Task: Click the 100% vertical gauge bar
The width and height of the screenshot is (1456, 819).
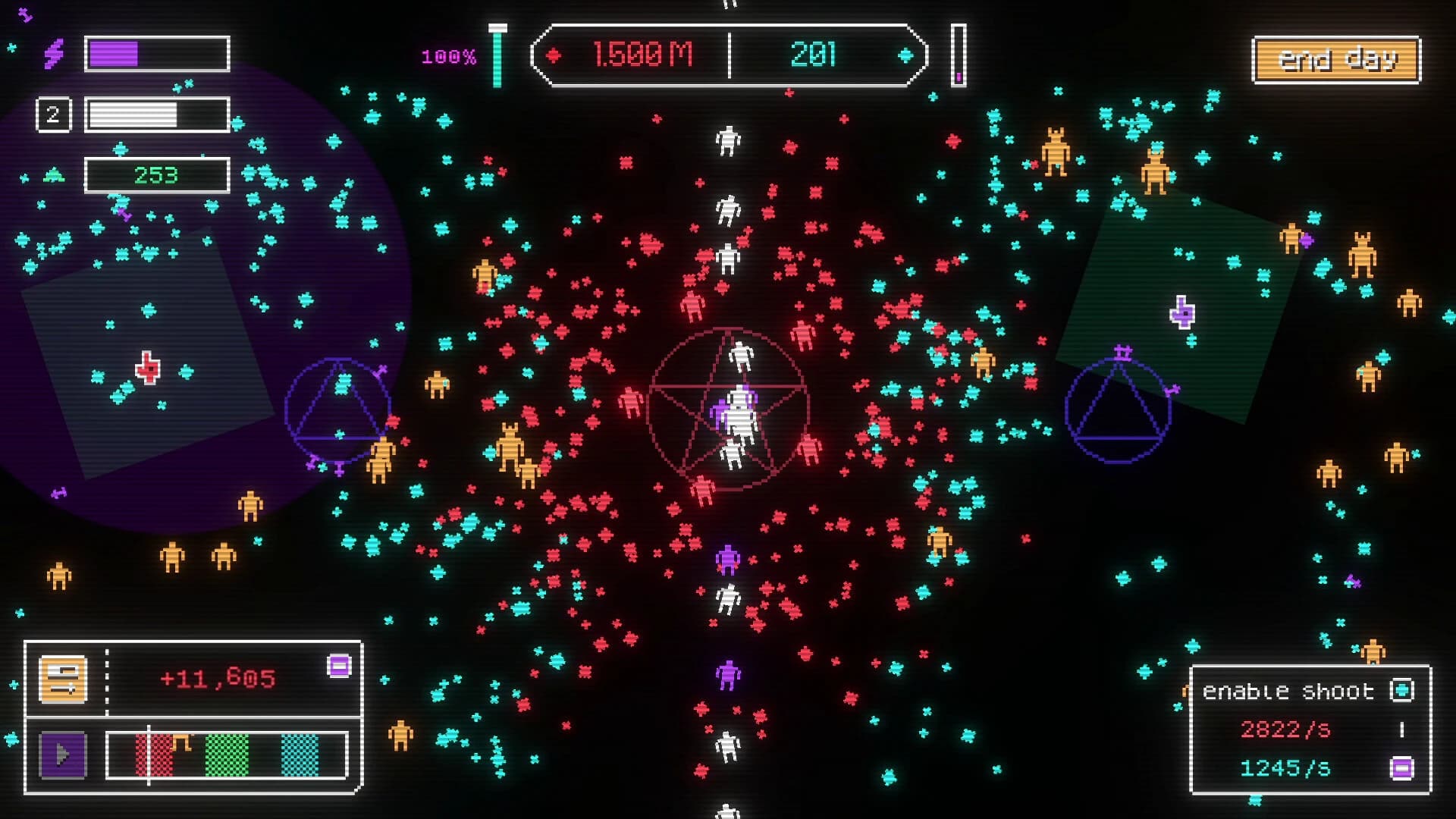Action: [x=497, y=55]
